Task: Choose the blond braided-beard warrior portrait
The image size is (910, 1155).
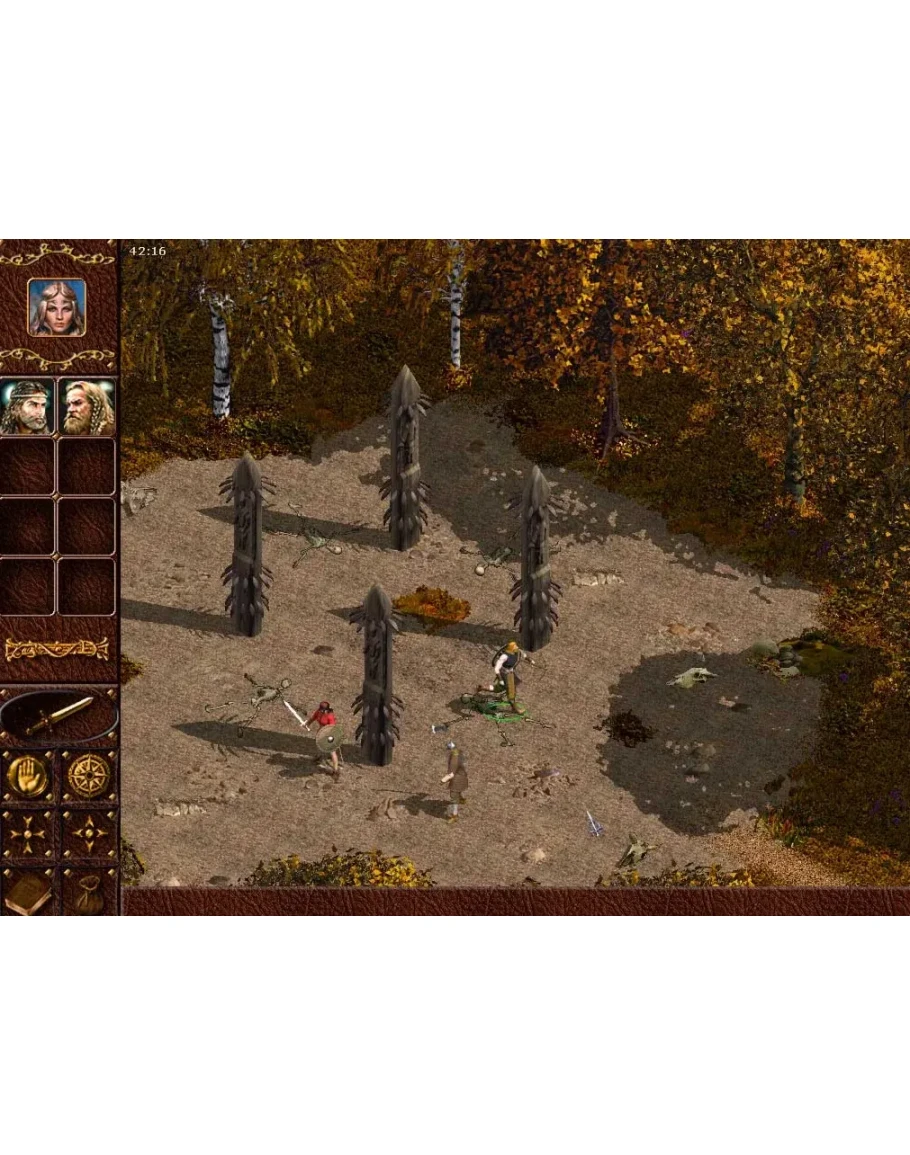Action: 87,406
